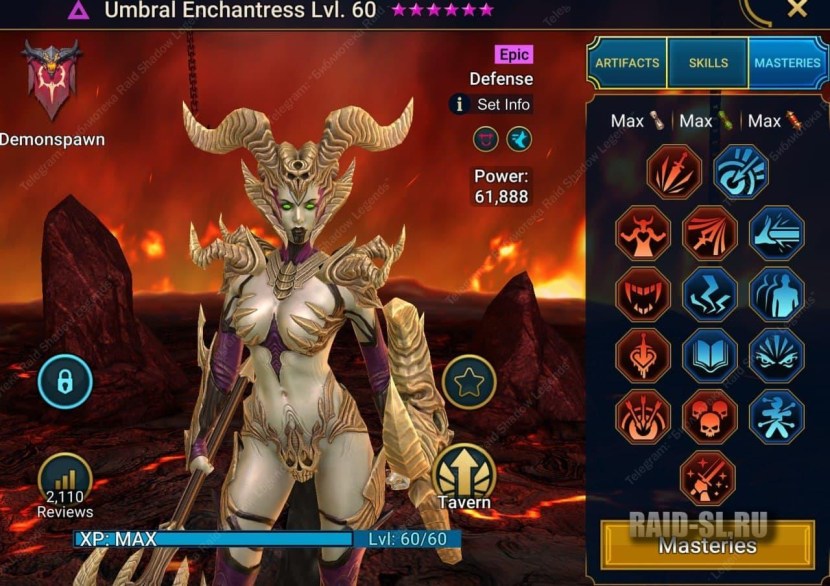The image size is (830, 586).
Task: Show champion Reviews
Action: [65, 485]
